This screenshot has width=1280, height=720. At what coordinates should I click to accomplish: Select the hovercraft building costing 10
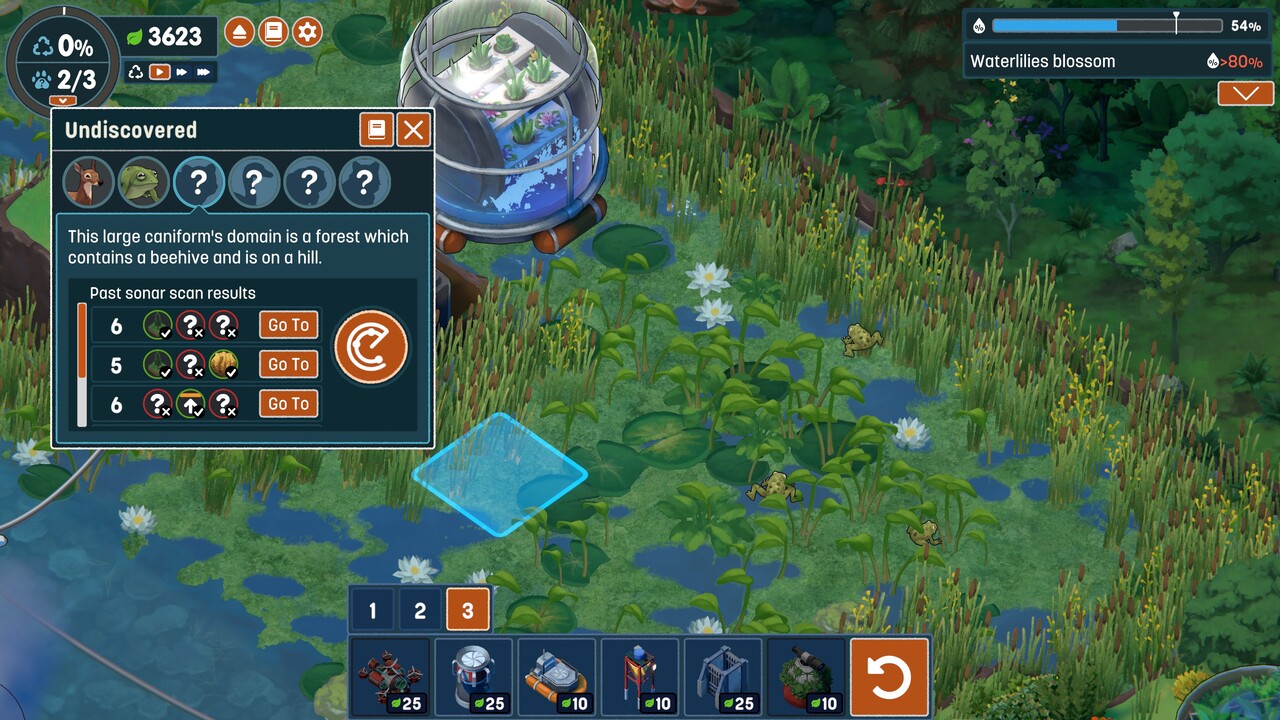coord(557,677)
